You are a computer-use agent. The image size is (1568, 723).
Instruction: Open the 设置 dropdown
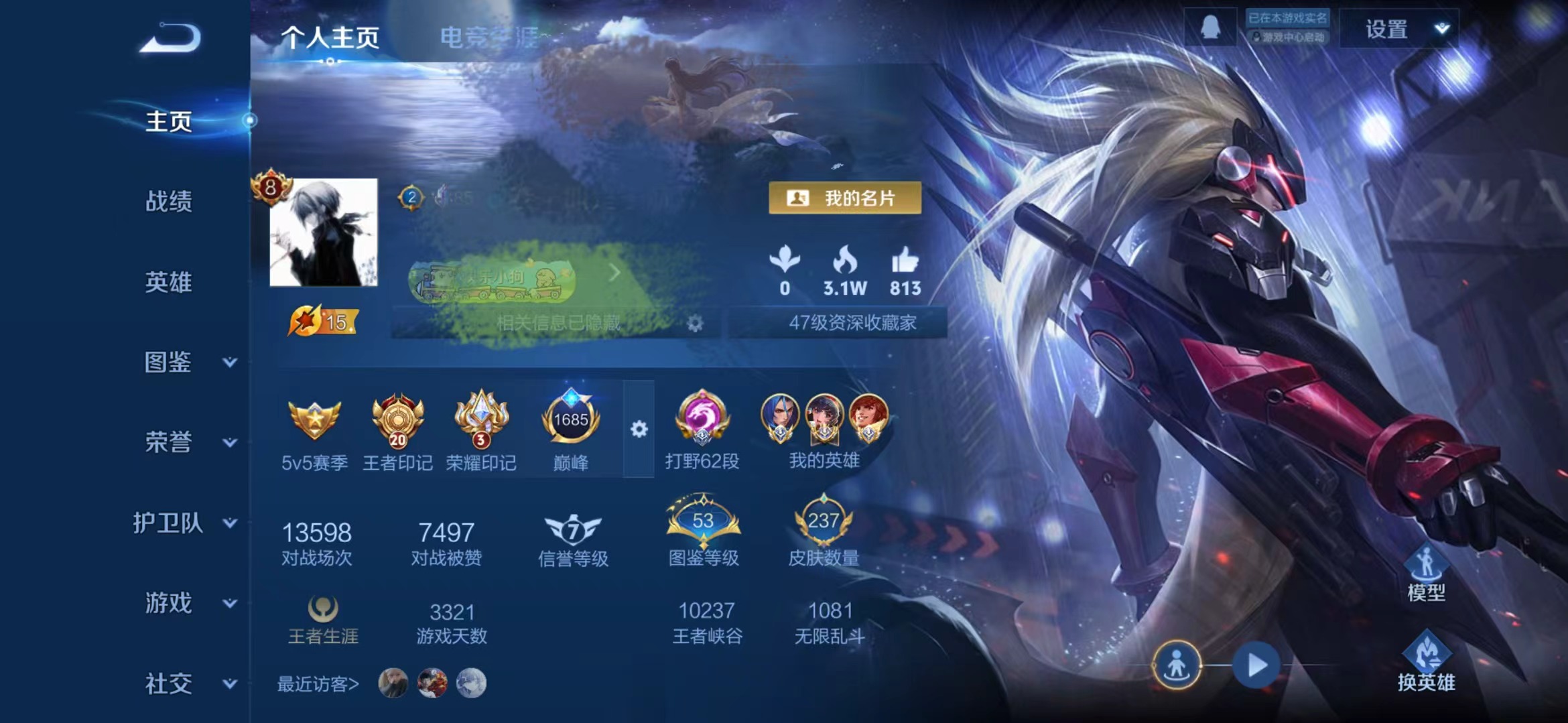1399,29
